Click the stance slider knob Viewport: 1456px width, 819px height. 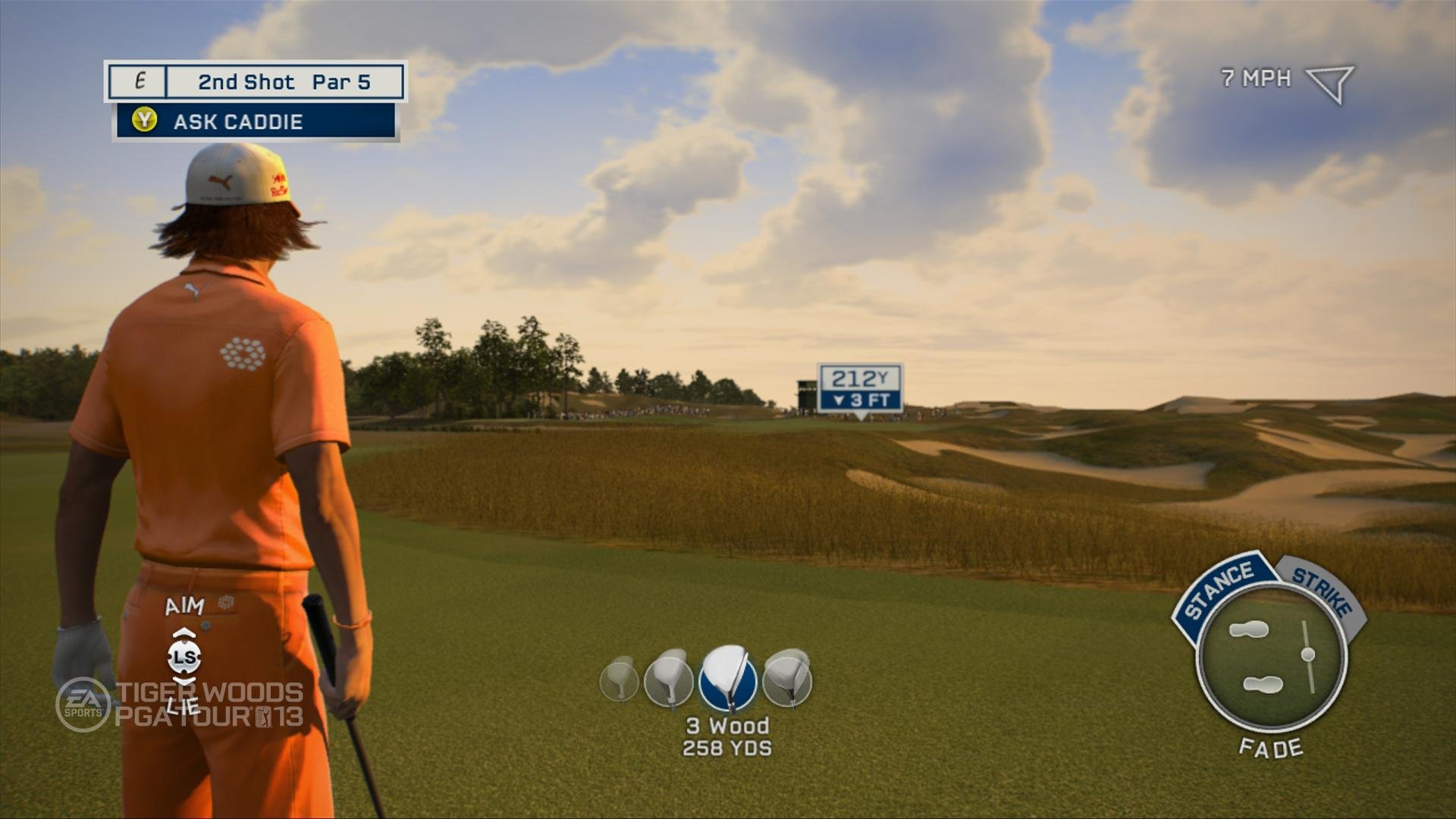(x=1307, y=654)
